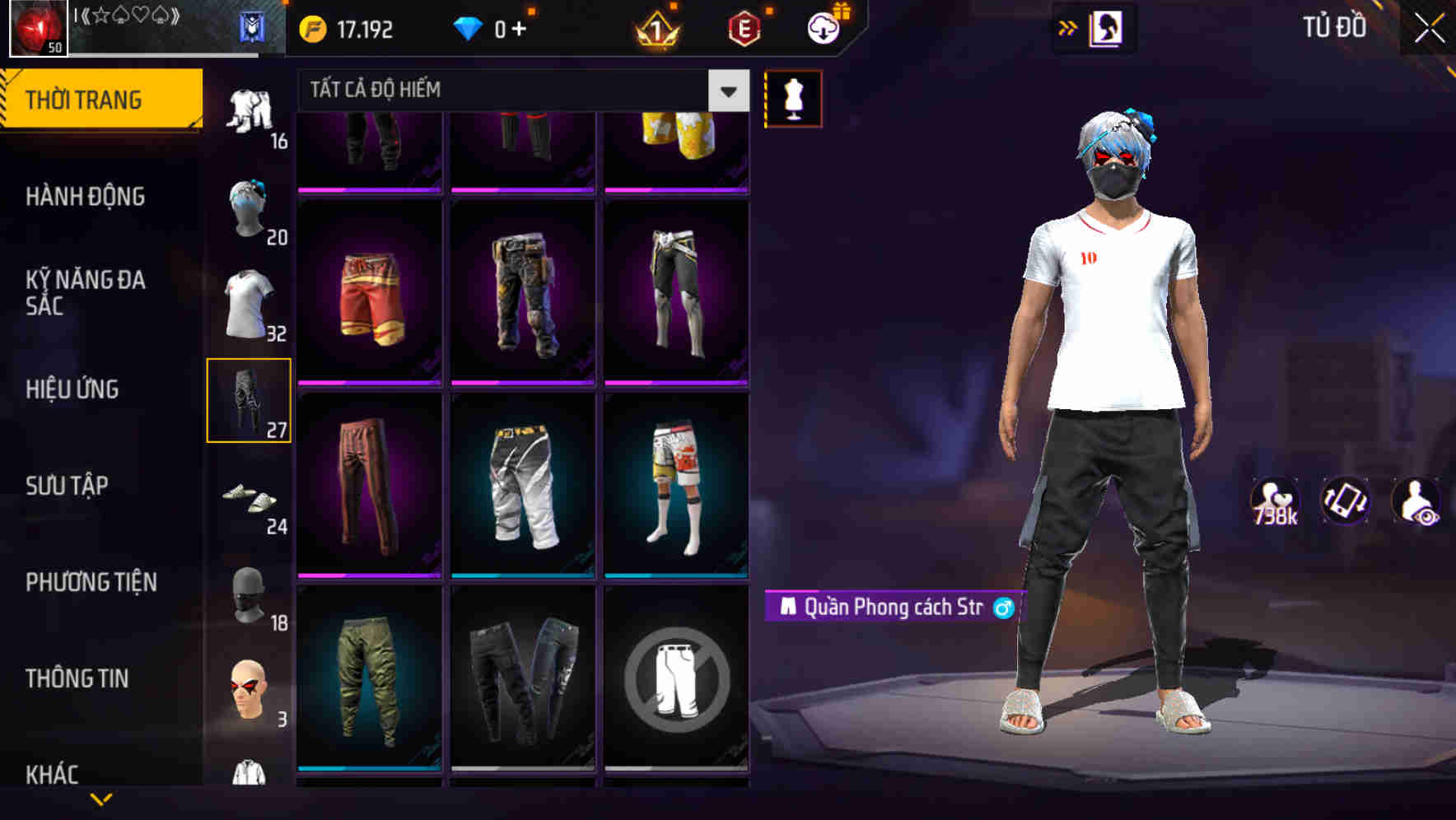Open the gift download cloud icon
Viewport: 1456px width, 820px height.
pos(821,27)
